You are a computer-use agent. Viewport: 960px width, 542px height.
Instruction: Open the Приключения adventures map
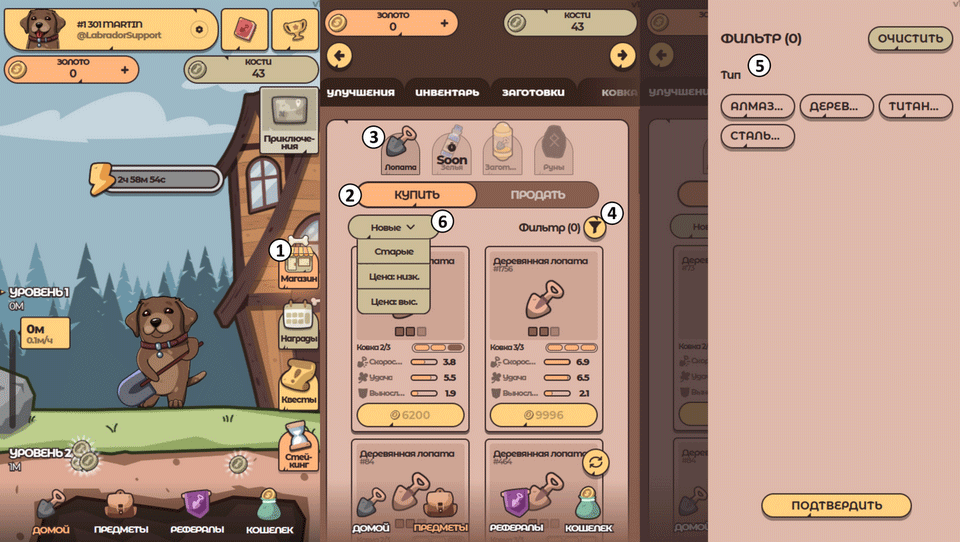[288, 122]
